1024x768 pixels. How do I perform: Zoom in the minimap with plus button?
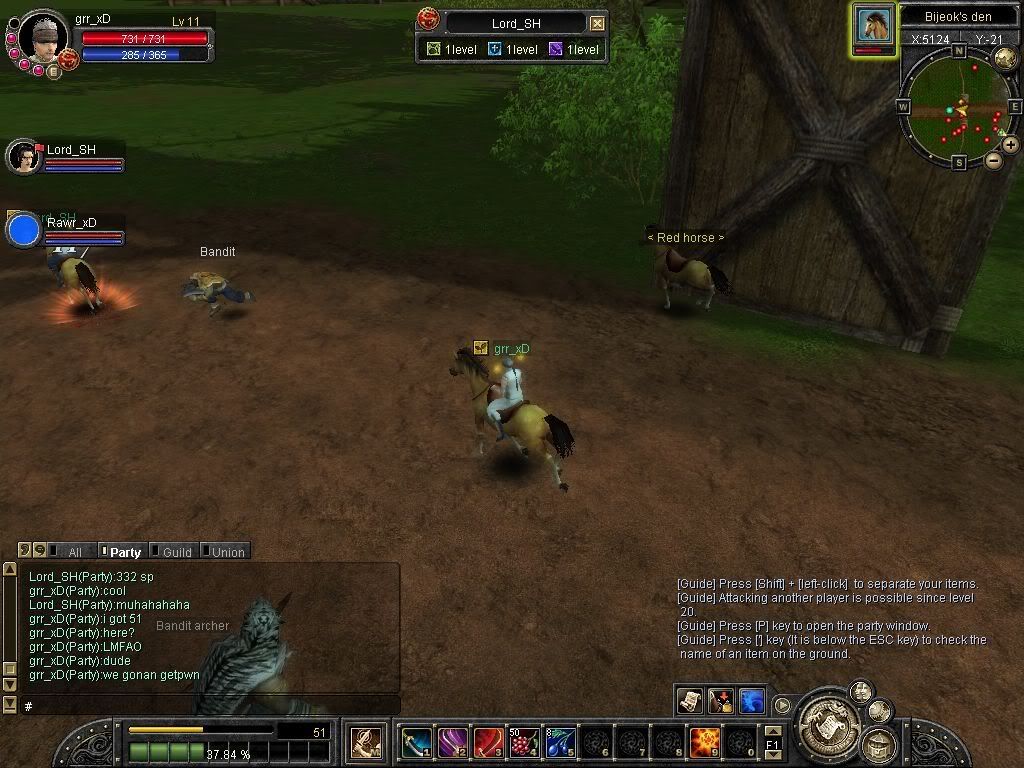[x=1010, y=145]
